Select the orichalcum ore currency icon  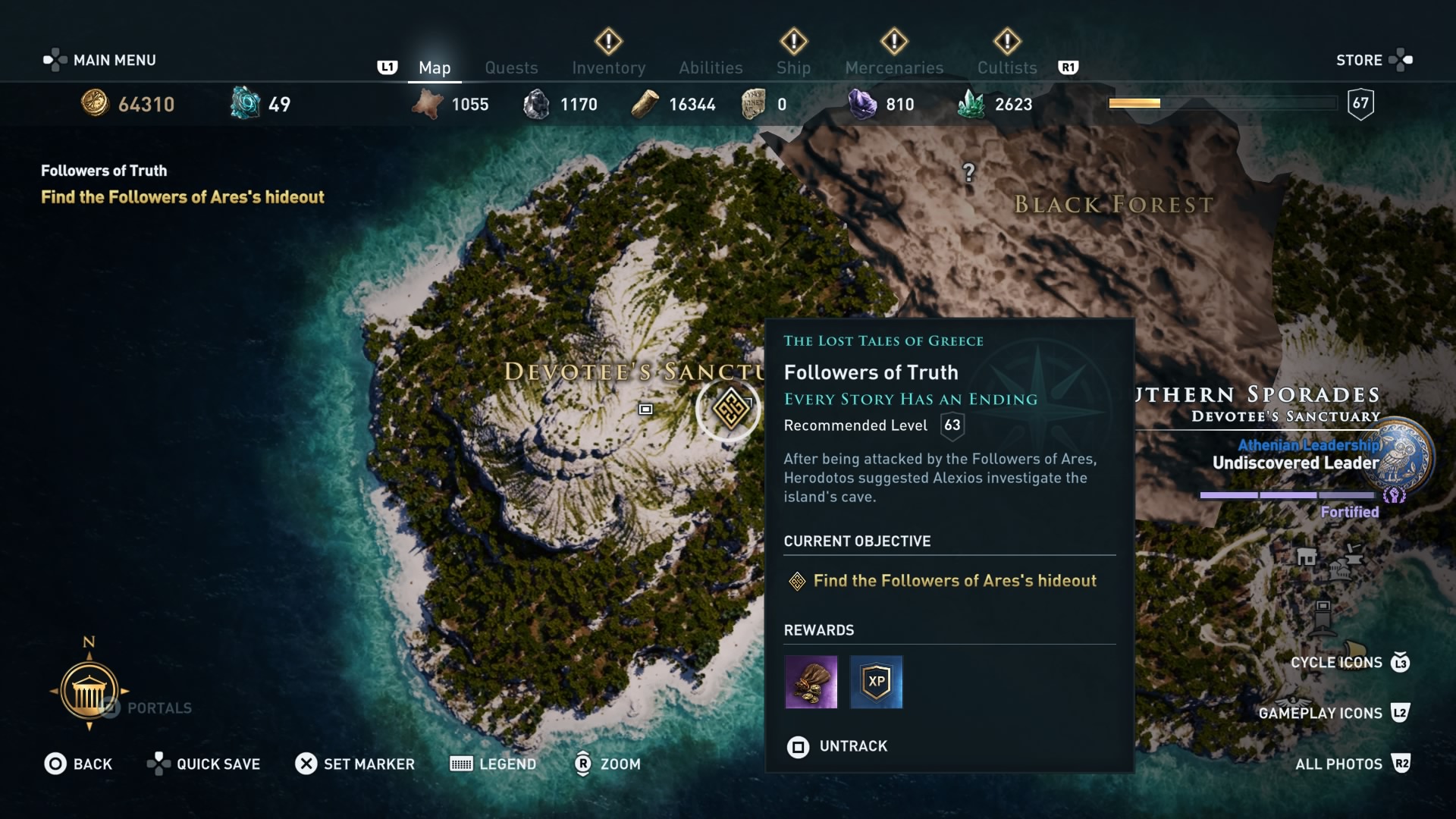pyautogui.click(x=244, y=103)
